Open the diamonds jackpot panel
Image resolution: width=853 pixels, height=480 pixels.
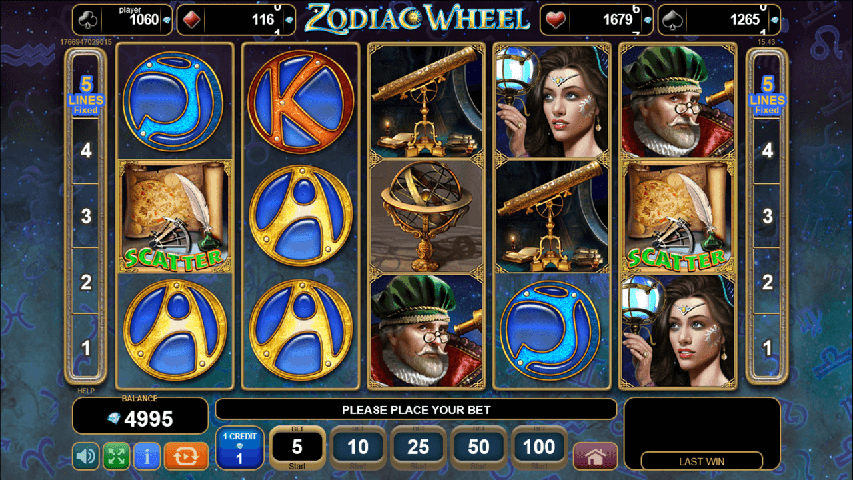[236, 19]
